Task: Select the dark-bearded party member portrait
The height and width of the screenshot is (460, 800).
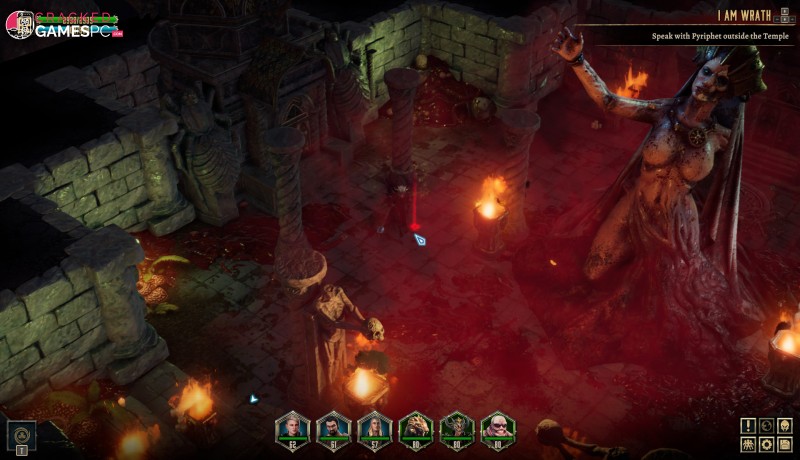Action: tap(333, 427)
